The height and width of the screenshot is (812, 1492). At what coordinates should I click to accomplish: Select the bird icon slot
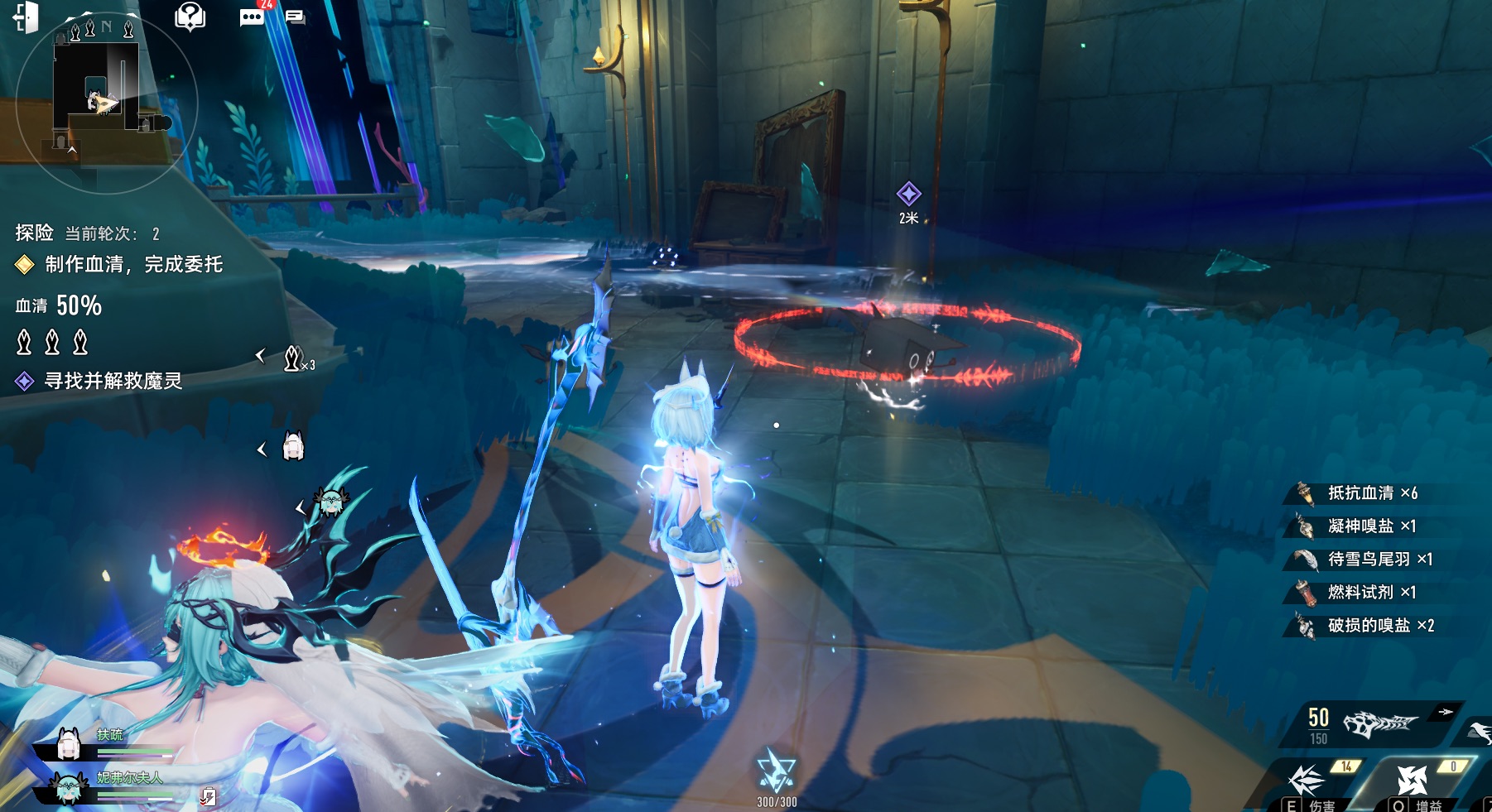click(x=1480, y=731)
